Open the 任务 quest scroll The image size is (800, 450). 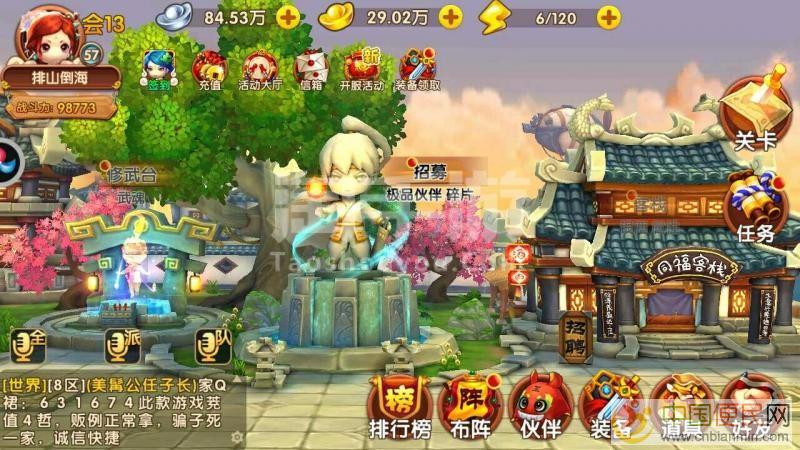click(x=756, y=208)
